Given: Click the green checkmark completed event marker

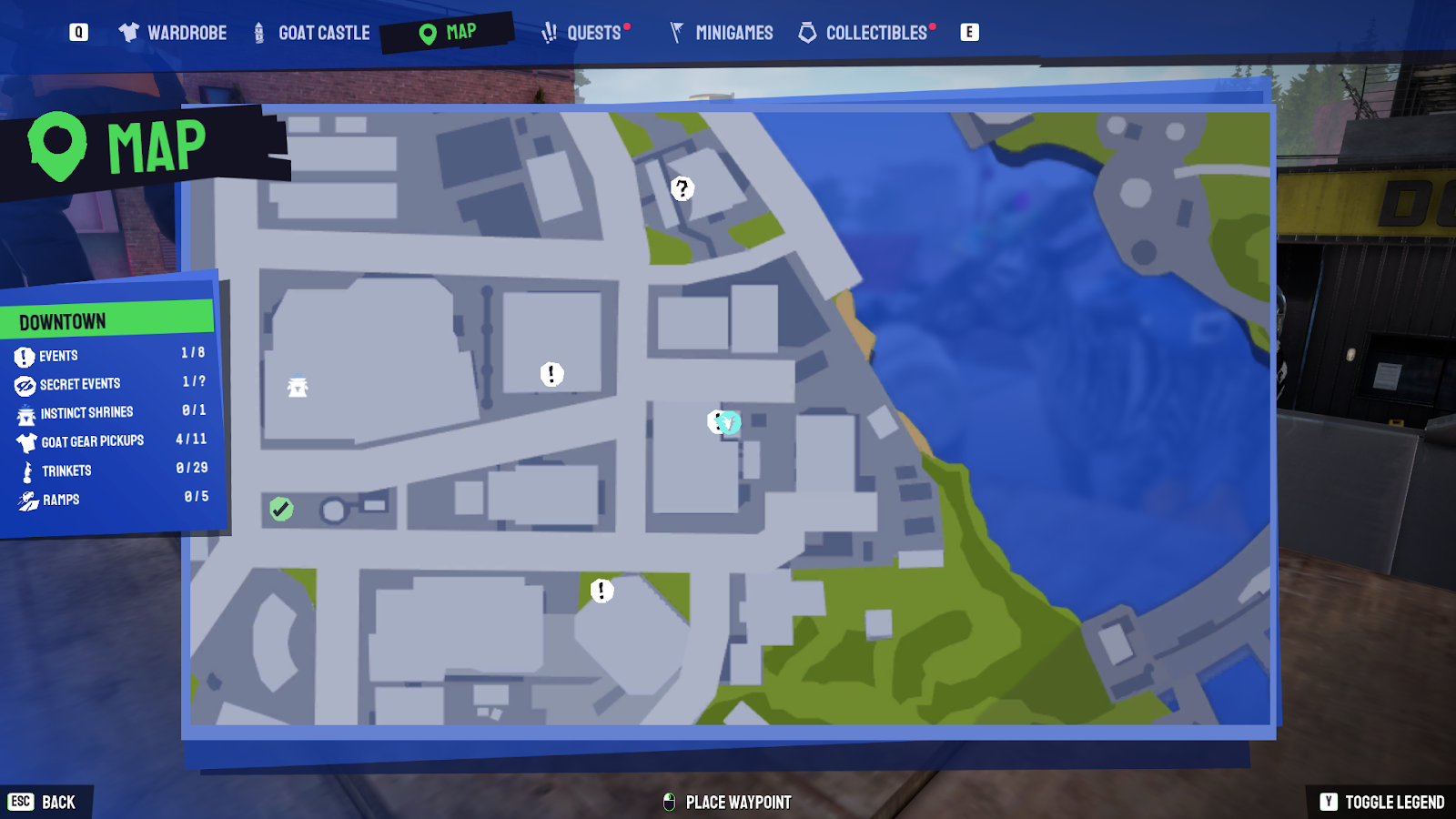Looking at the screenshot, I should pyautogui.click(x=279, y=509).
